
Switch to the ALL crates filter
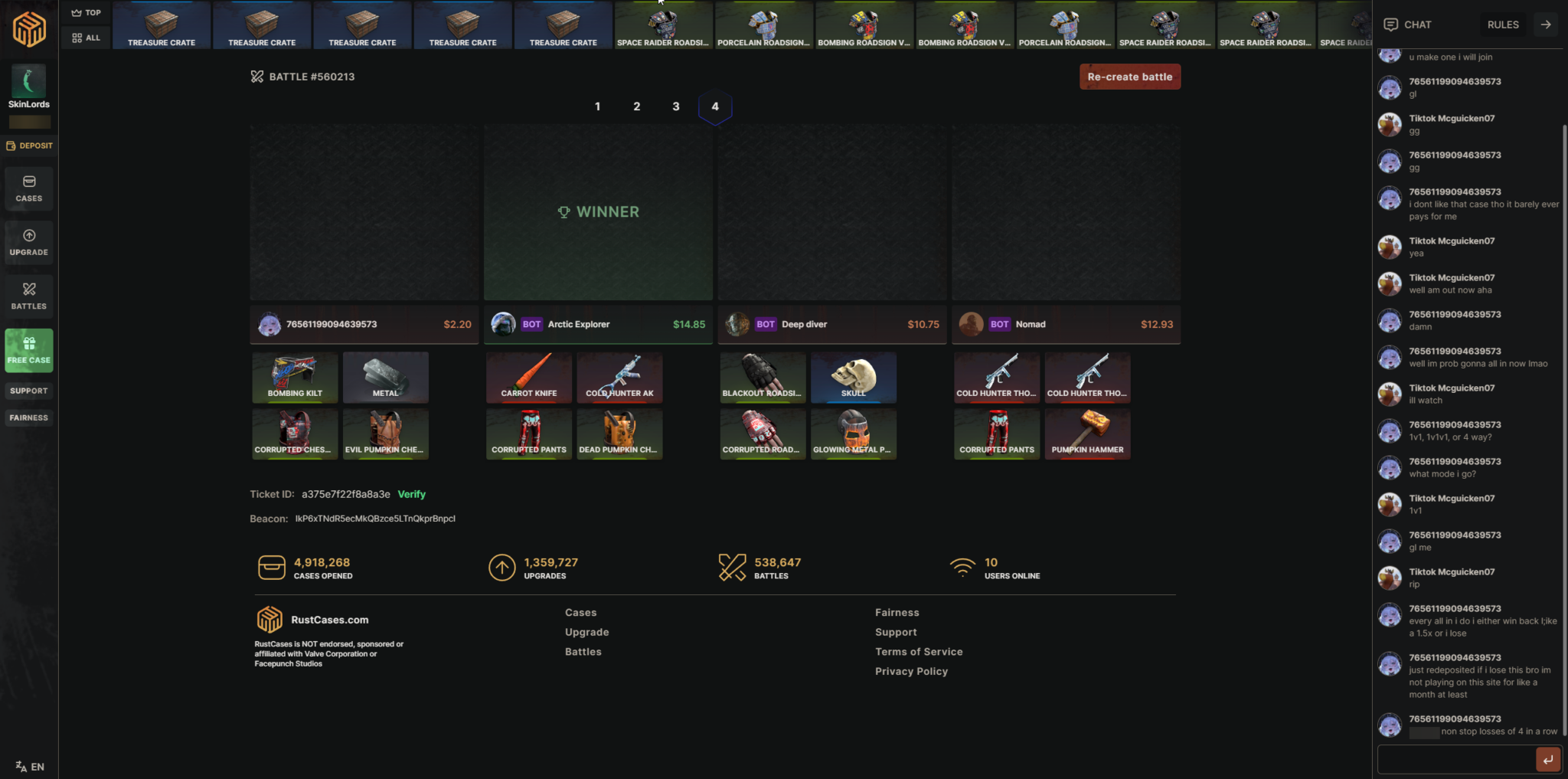[x=85, y=37]
